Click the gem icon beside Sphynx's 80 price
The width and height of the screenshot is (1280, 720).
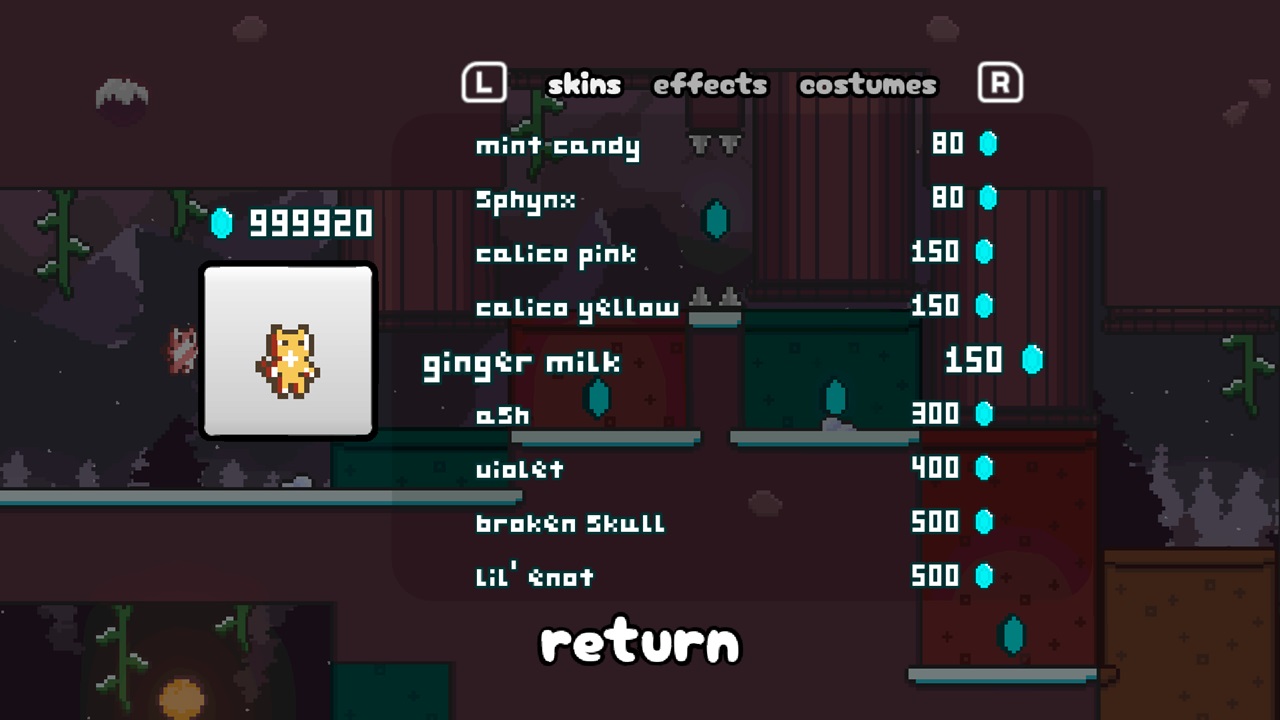click(x=988, y=198)
